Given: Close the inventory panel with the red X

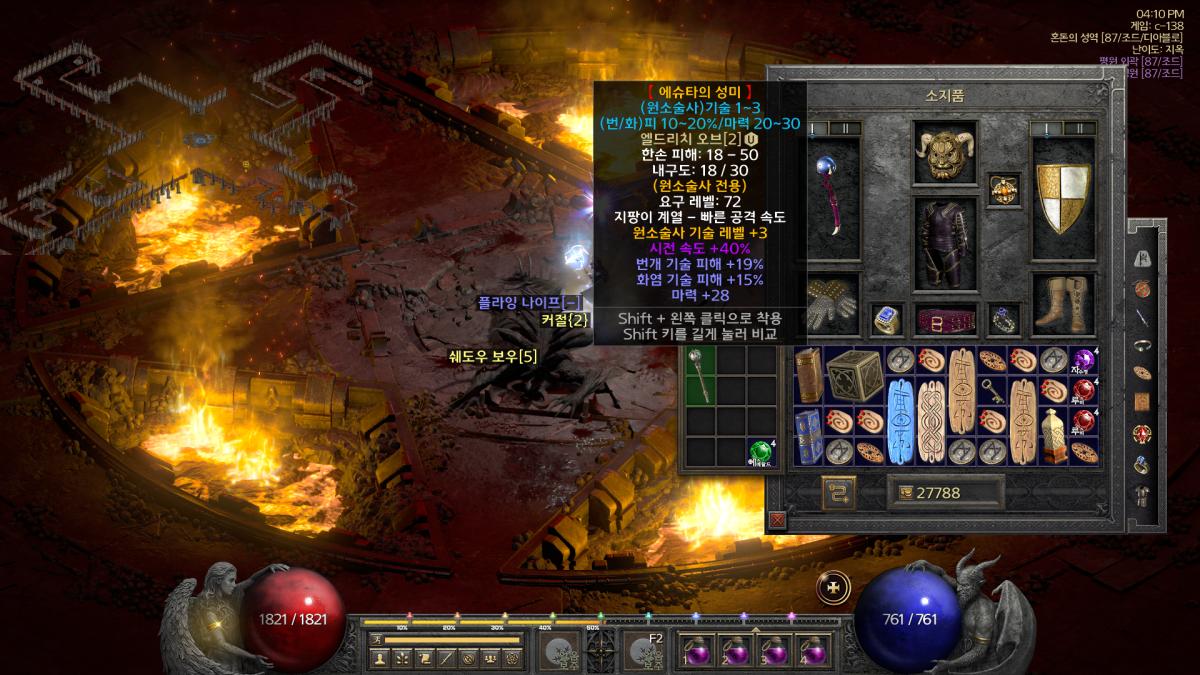Looking at the screenshot, I should 777,520.
